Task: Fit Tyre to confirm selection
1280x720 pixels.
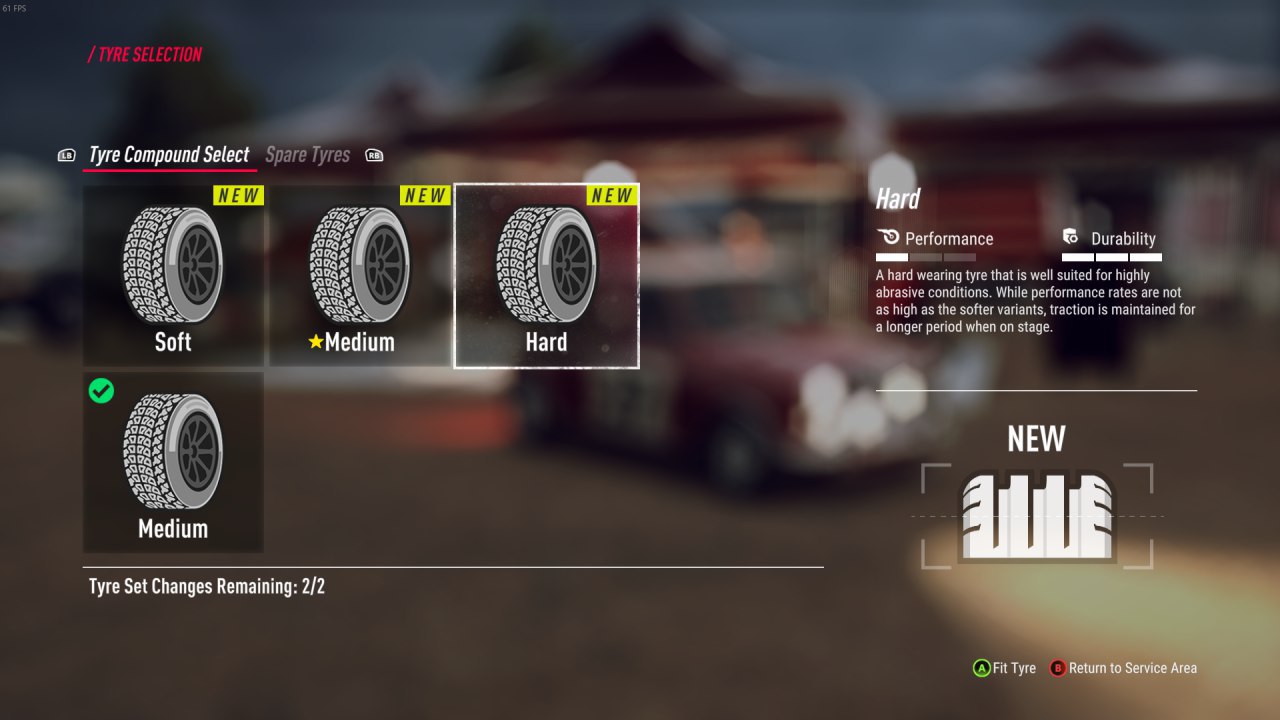Action: tap(1005, 668)
